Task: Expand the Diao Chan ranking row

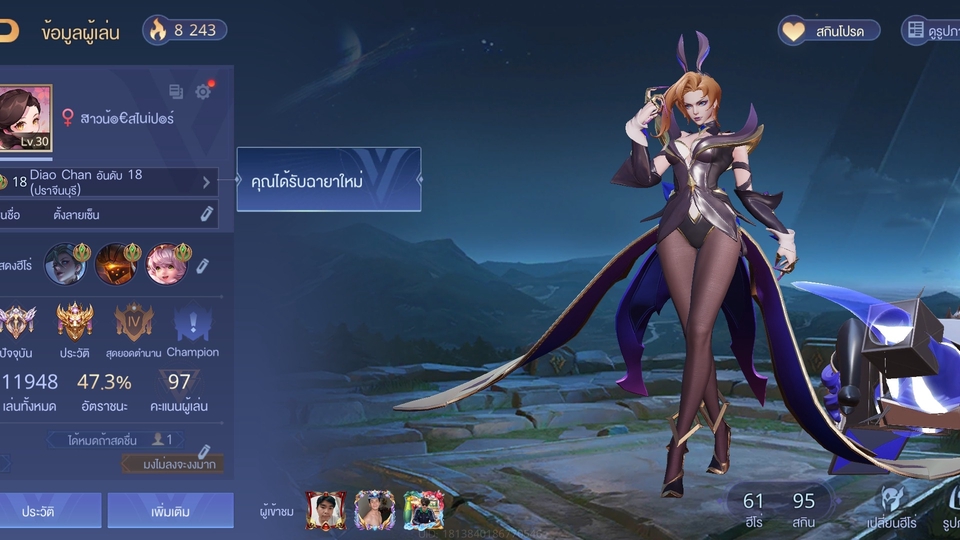Action: click(x=206, y=182)
